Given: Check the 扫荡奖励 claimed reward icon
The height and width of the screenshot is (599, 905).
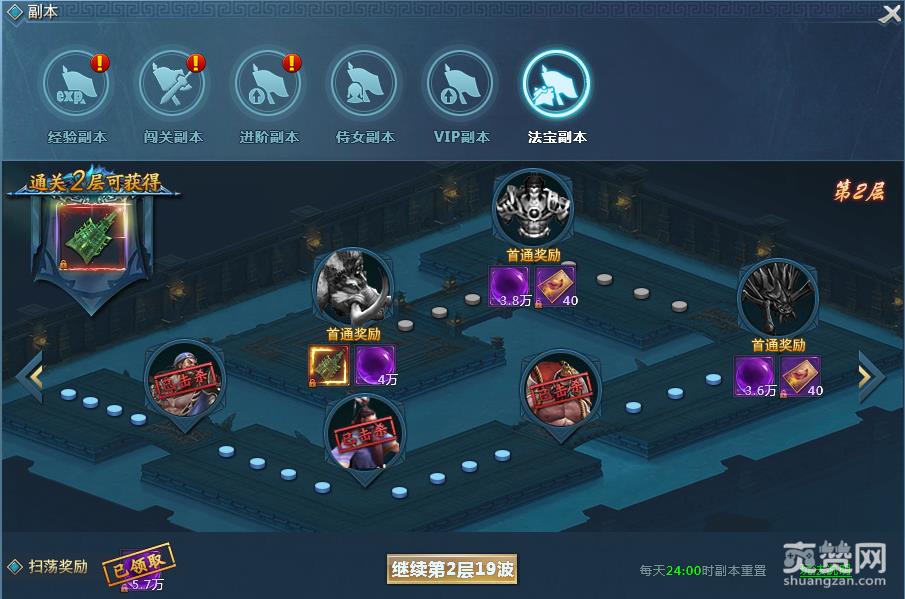Looking at the screenshot, I should pos(138,566).
